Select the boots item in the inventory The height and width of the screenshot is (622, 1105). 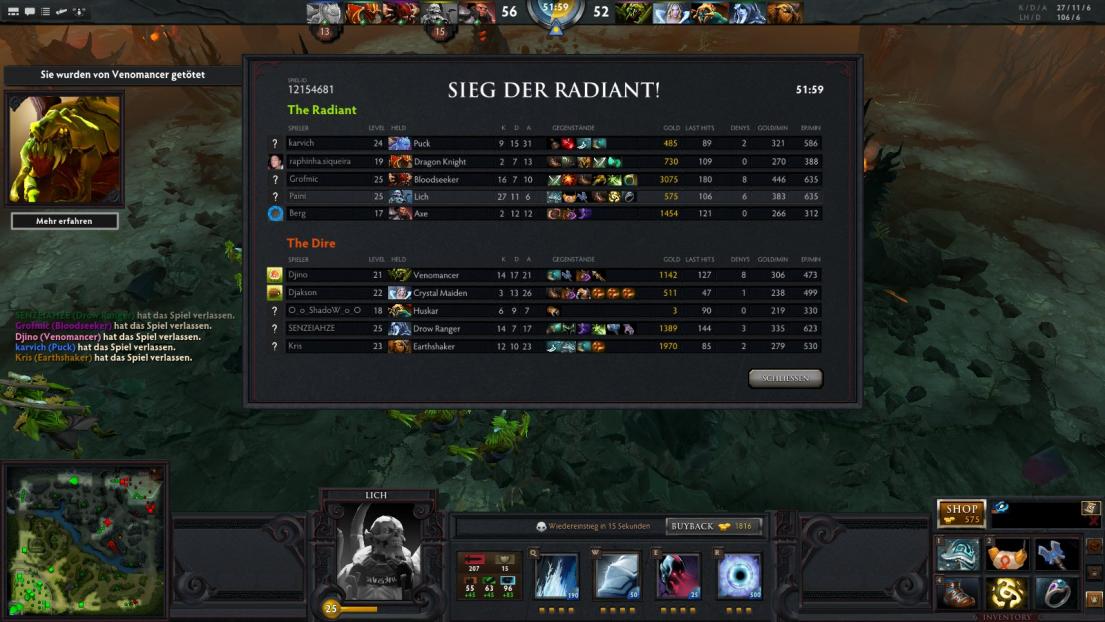coord(958,593)
